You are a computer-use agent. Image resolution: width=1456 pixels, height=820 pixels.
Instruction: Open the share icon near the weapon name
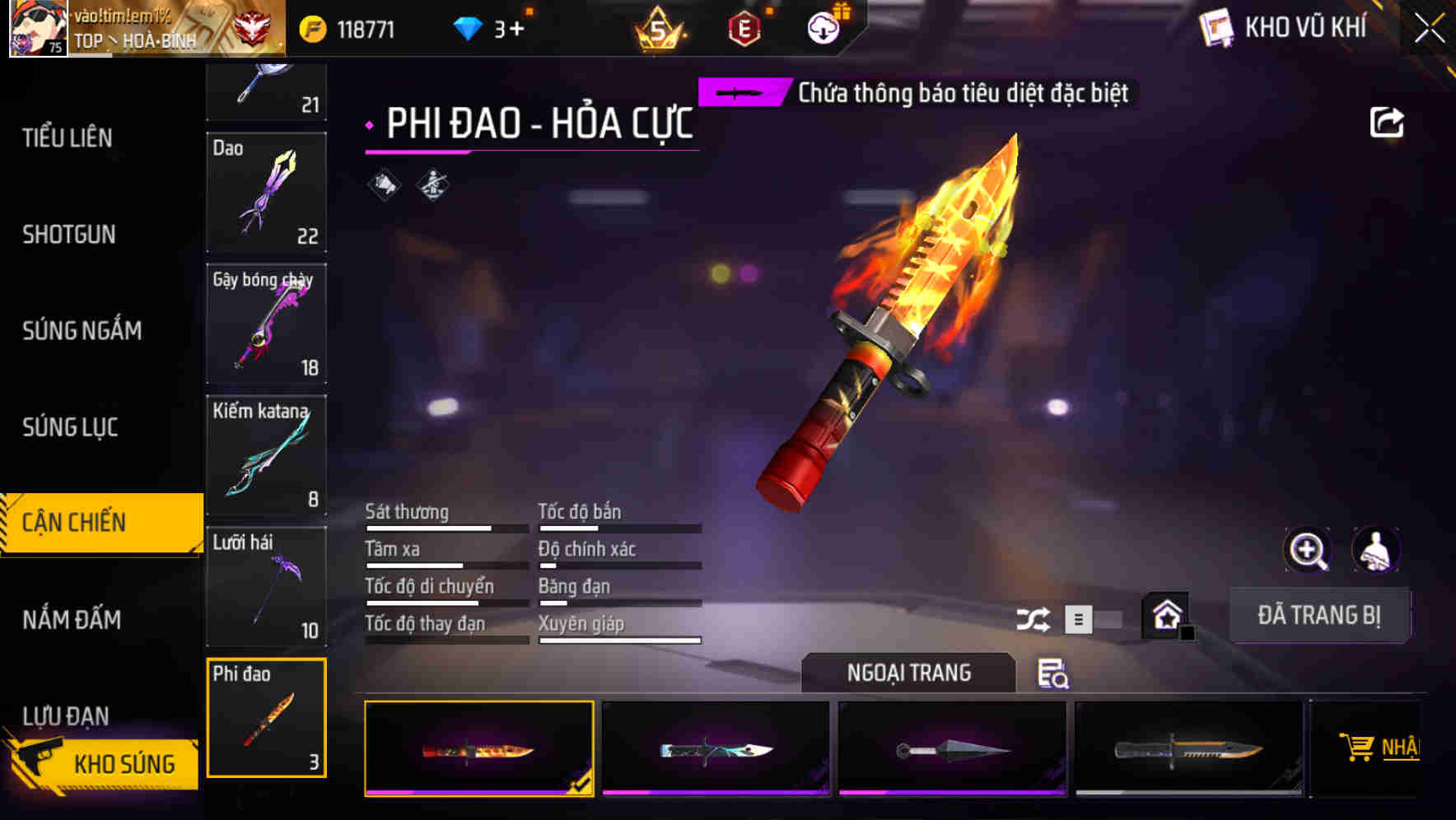pos(1388,121)
